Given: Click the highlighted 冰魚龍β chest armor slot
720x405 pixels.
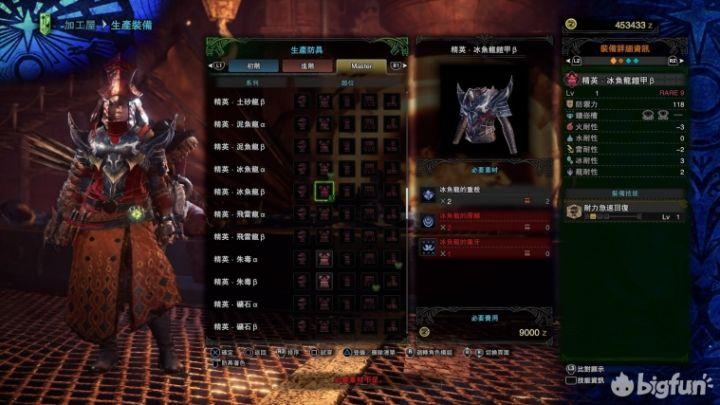Looking at the screenshot, I should click(323, 191).
